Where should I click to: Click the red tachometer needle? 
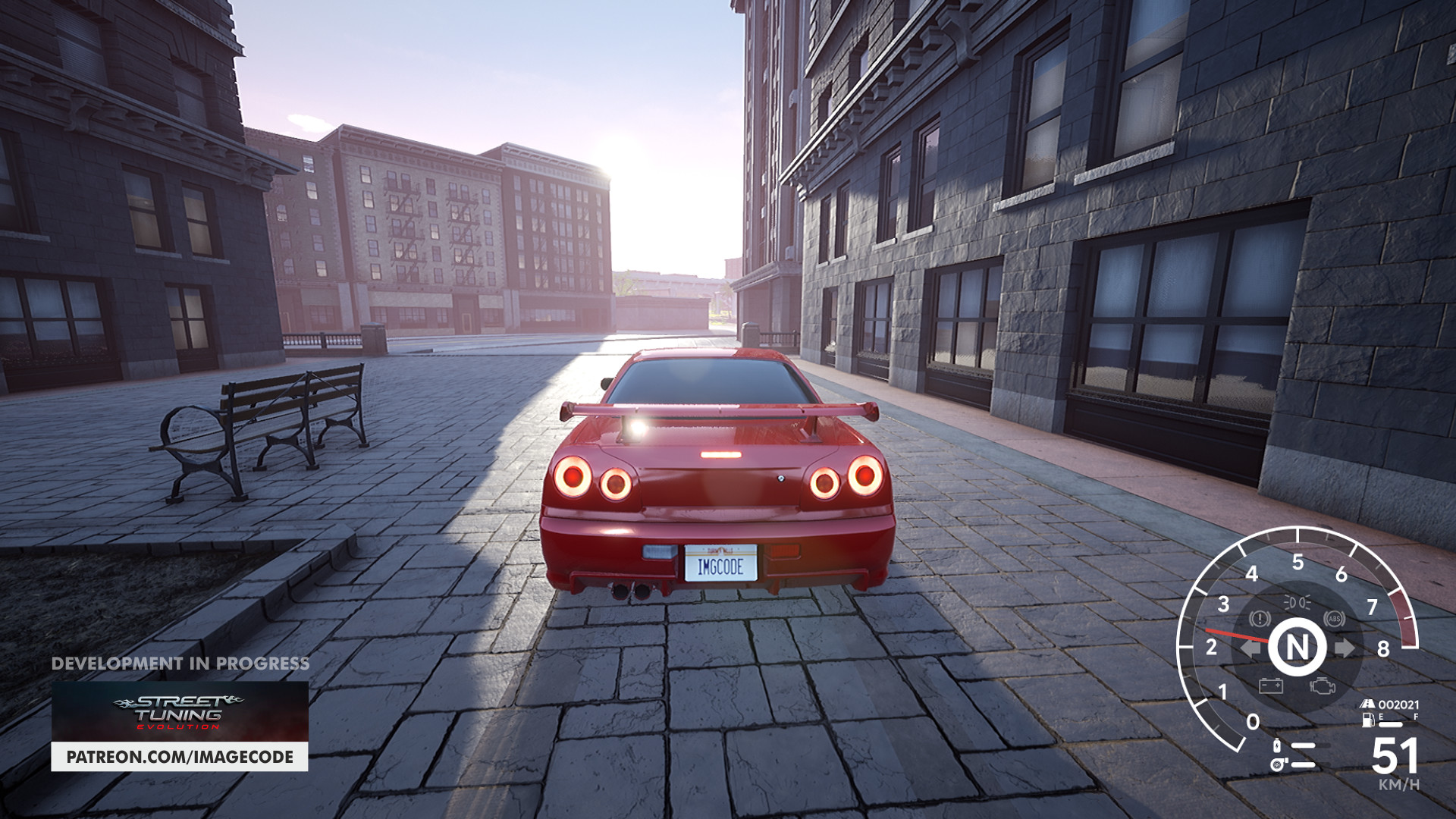point(1238,635)
